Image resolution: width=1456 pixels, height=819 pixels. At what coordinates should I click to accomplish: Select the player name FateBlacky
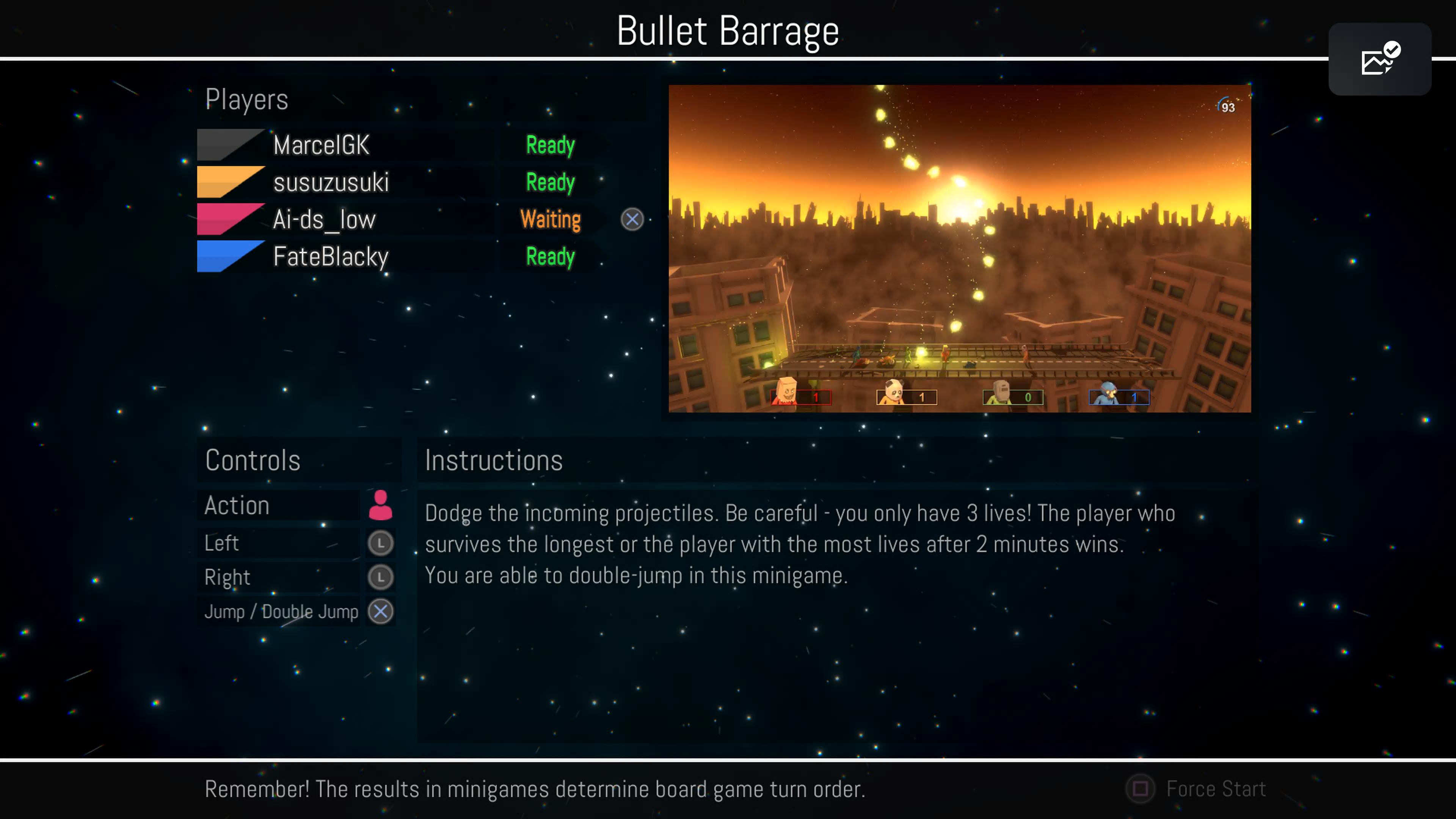coord(331,257)
